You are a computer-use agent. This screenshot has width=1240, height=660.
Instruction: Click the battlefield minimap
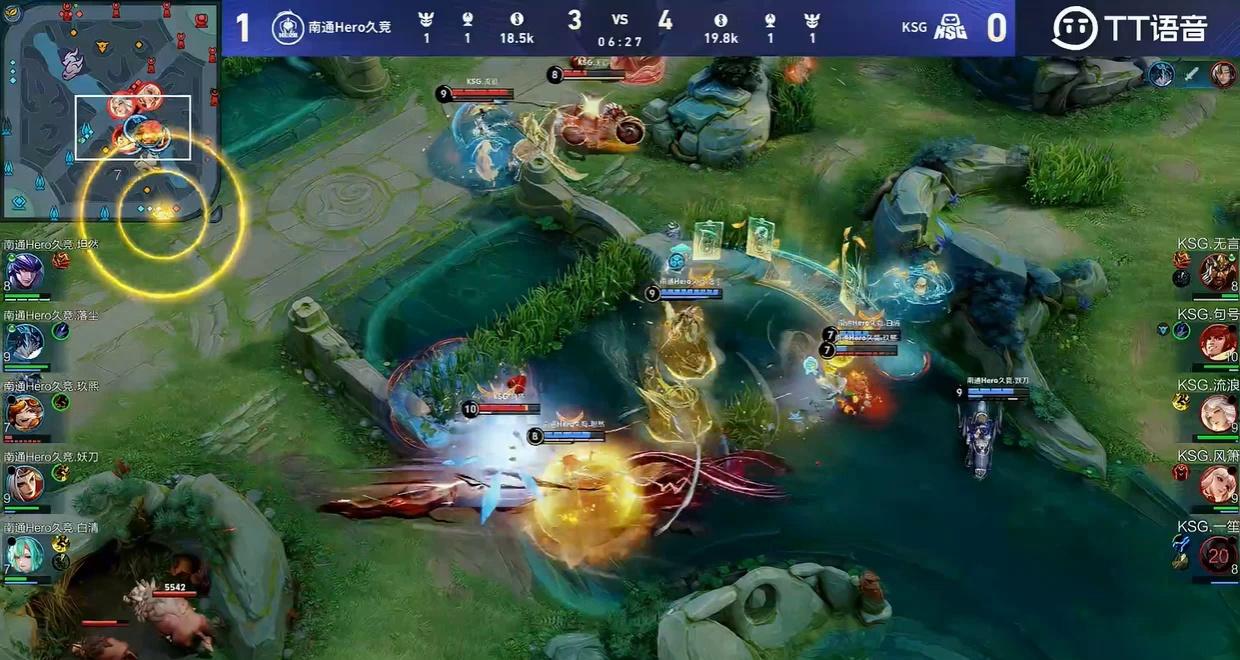pyautogui.click(x=110, y=110)
